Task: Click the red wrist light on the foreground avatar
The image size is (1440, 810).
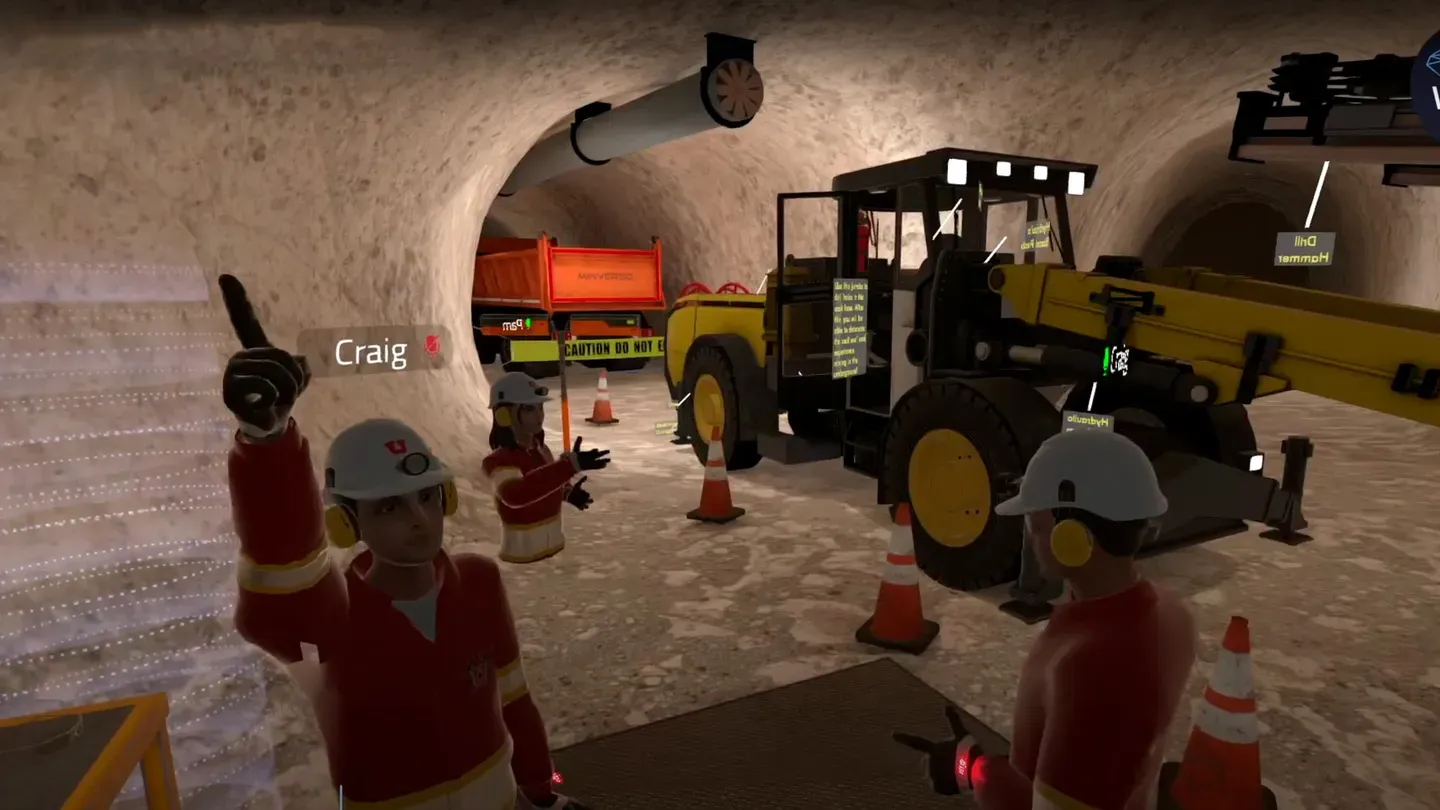Action: 967,762
